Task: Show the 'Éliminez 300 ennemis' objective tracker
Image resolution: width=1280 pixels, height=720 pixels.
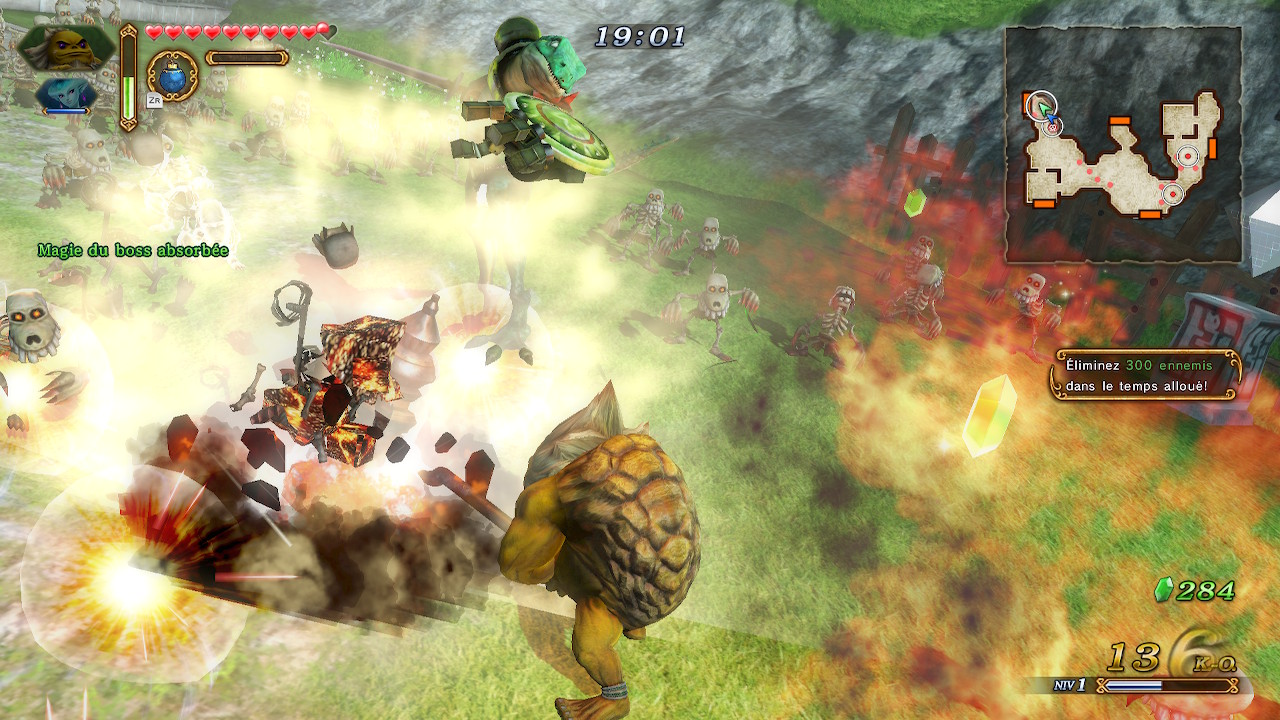Action: coord(1145,375)
